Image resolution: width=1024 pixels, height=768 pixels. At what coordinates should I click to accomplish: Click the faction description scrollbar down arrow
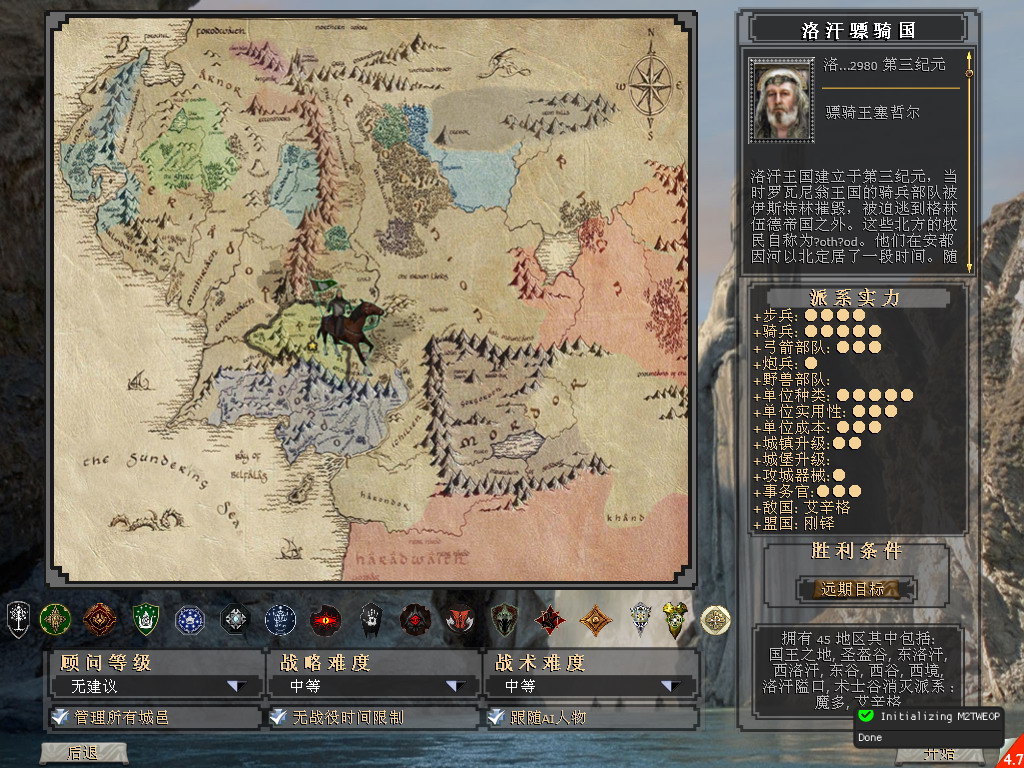(968, 266)
